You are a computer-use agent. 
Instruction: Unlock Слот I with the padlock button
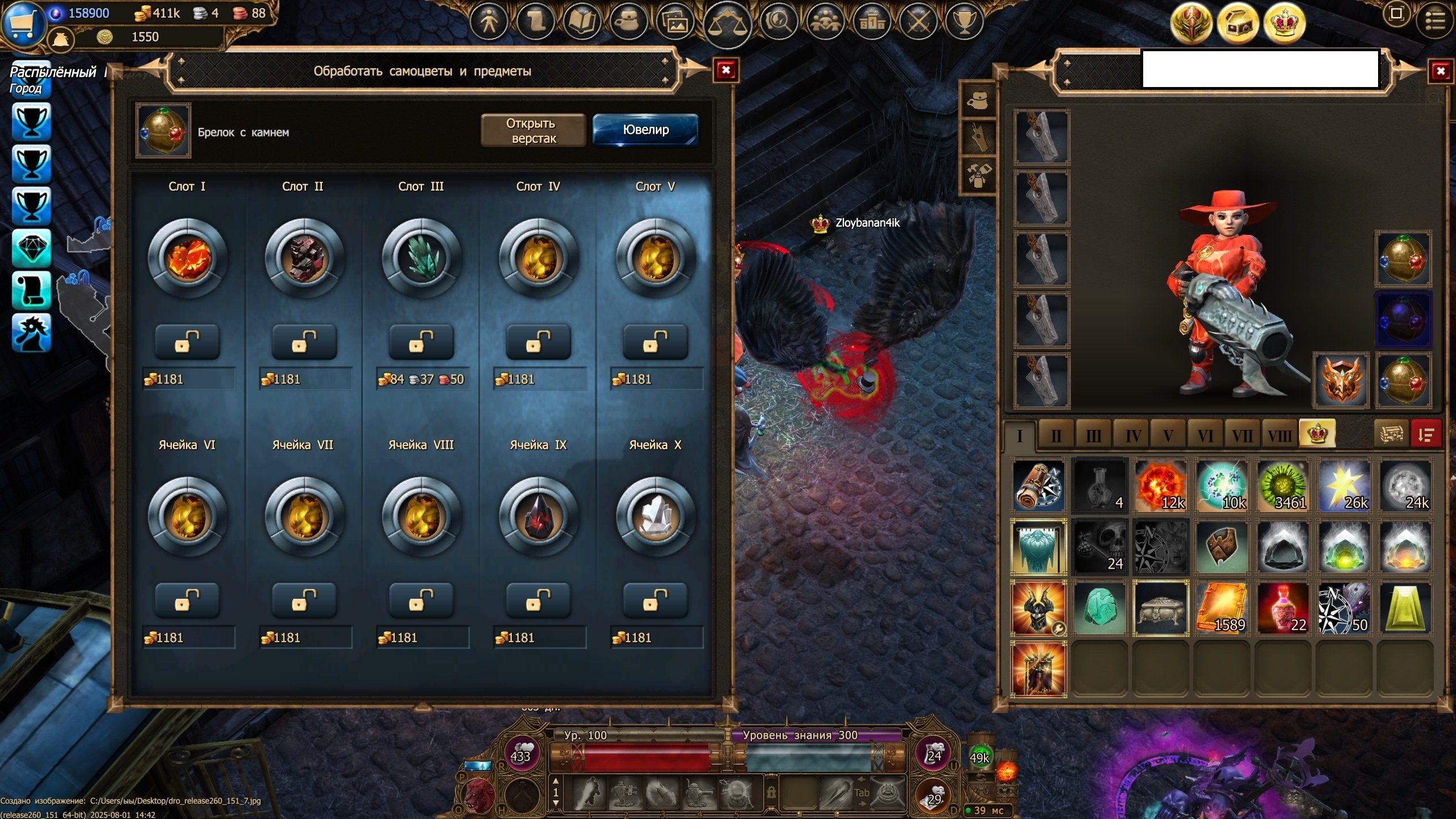(187, 342)
